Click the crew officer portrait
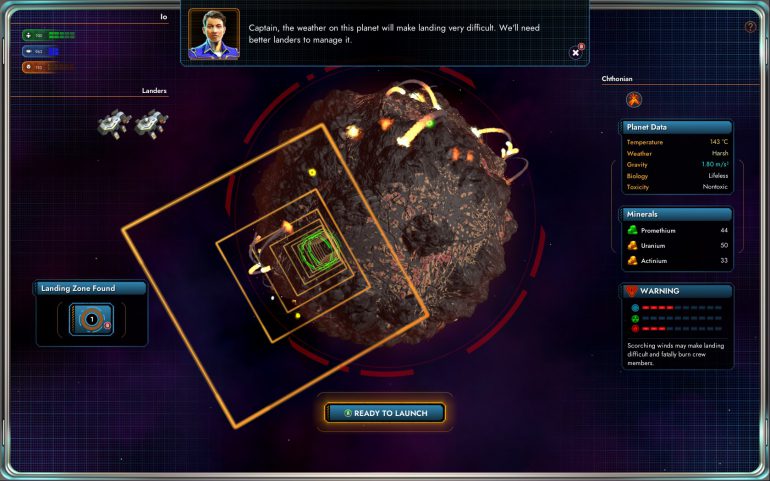The height and width of the screenshot is (481, 770). (214, 35)
